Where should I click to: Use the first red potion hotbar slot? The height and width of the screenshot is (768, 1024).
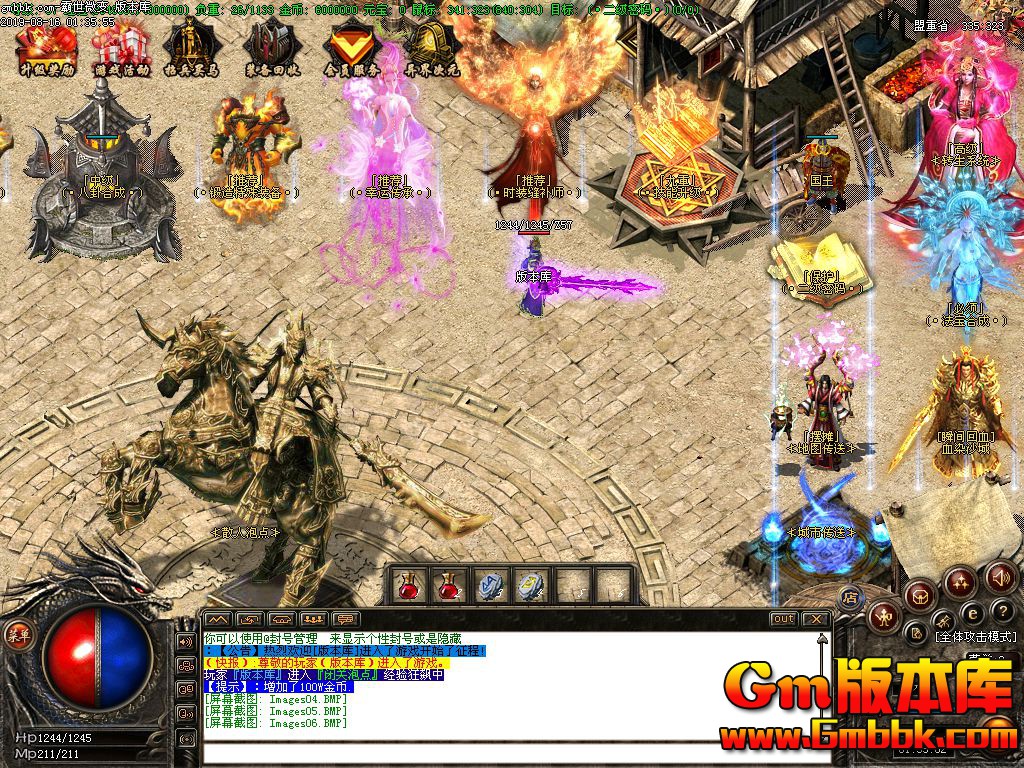[x=409, y=586]
